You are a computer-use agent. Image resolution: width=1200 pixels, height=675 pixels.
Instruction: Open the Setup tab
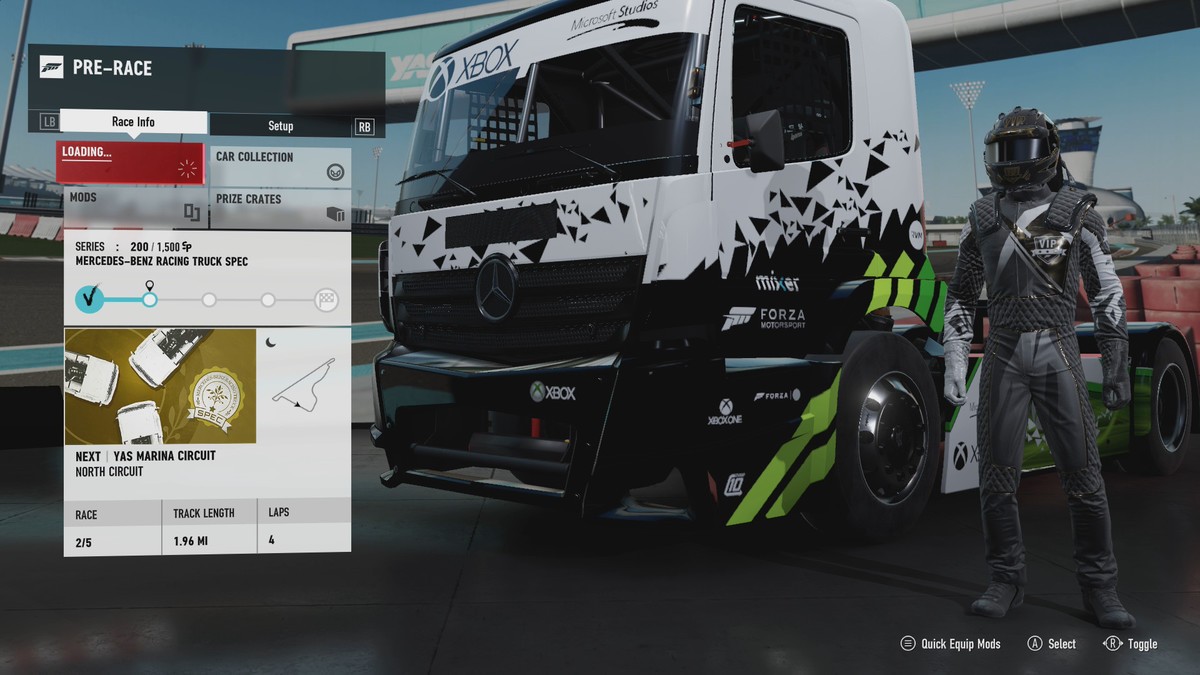point(280,126)
